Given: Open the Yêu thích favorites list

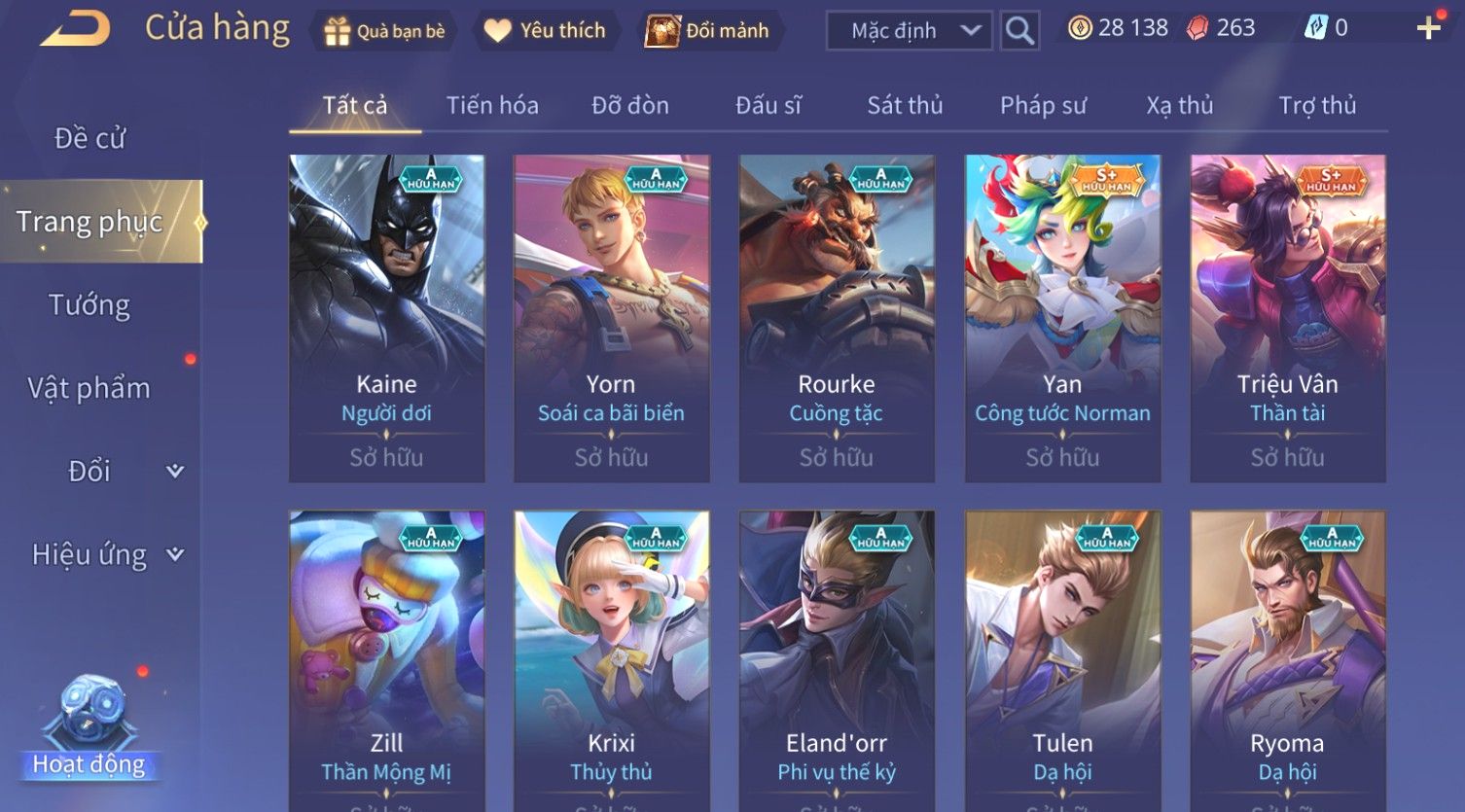Looking at the screenshot, I should pos(545,31).
